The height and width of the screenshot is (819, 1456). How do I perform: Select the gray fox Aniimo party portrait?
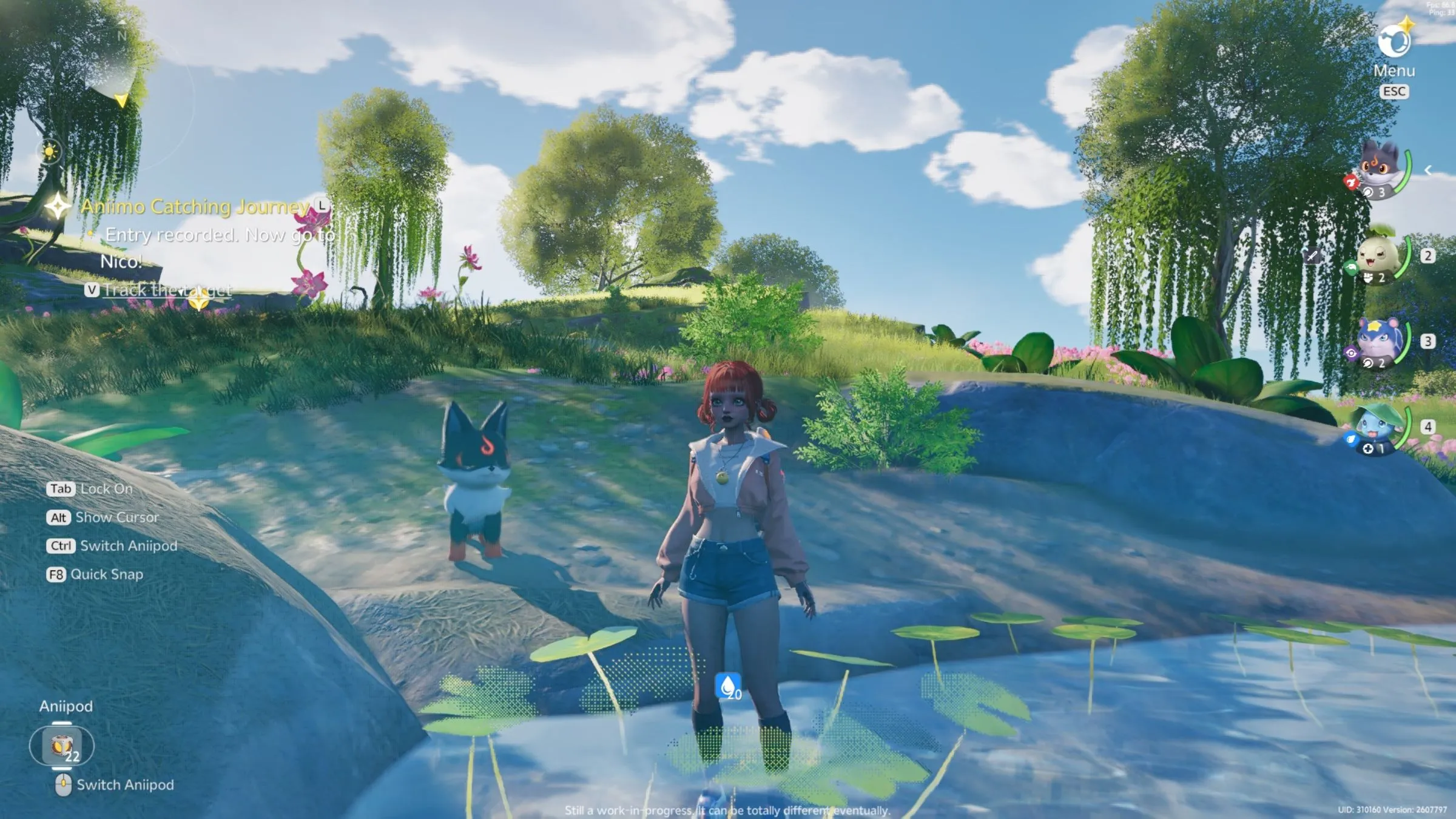click(x=1380, y=170)
